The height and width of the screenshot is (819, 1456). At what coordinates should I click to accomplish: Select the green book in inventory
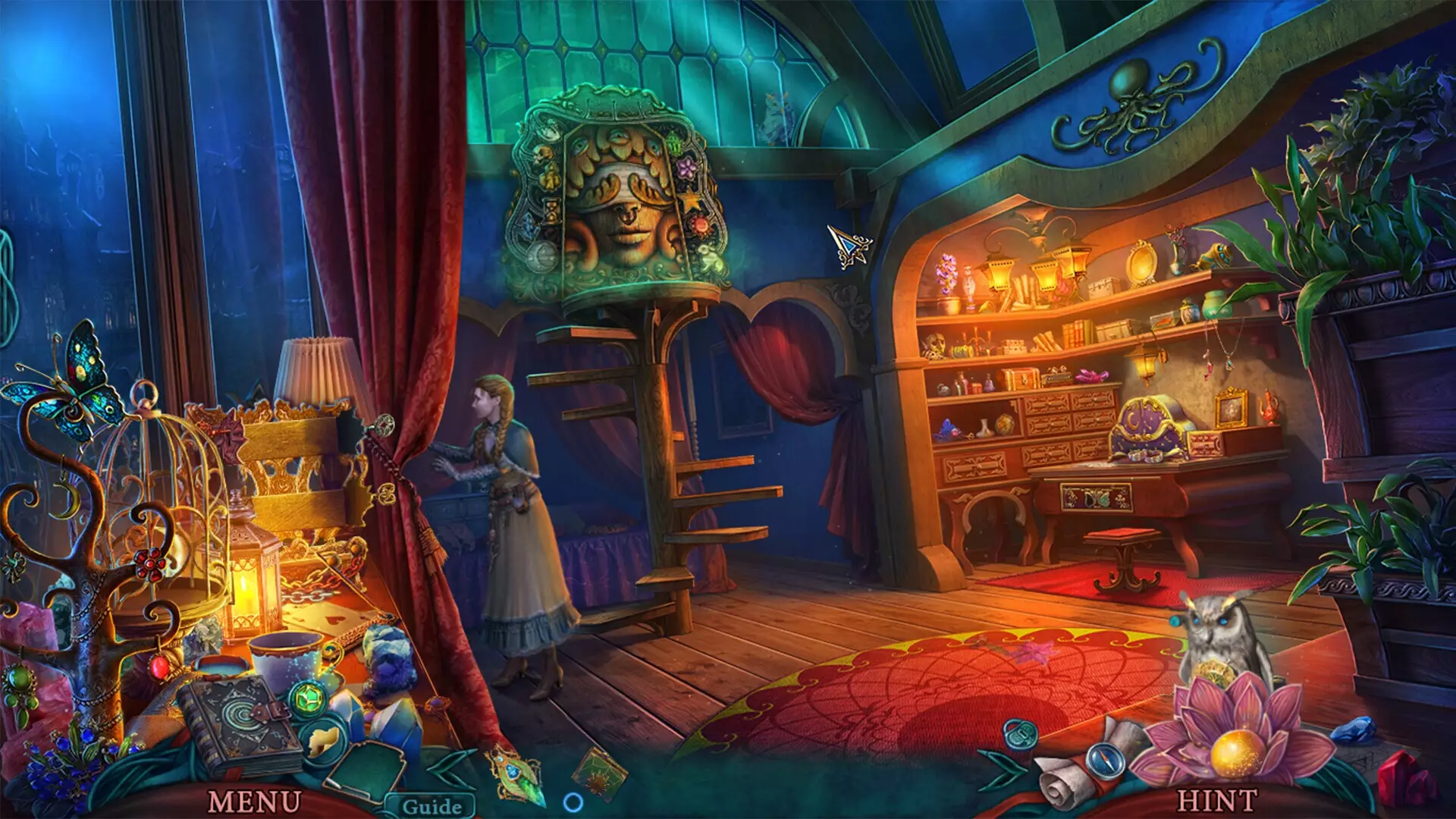point(599,772)
